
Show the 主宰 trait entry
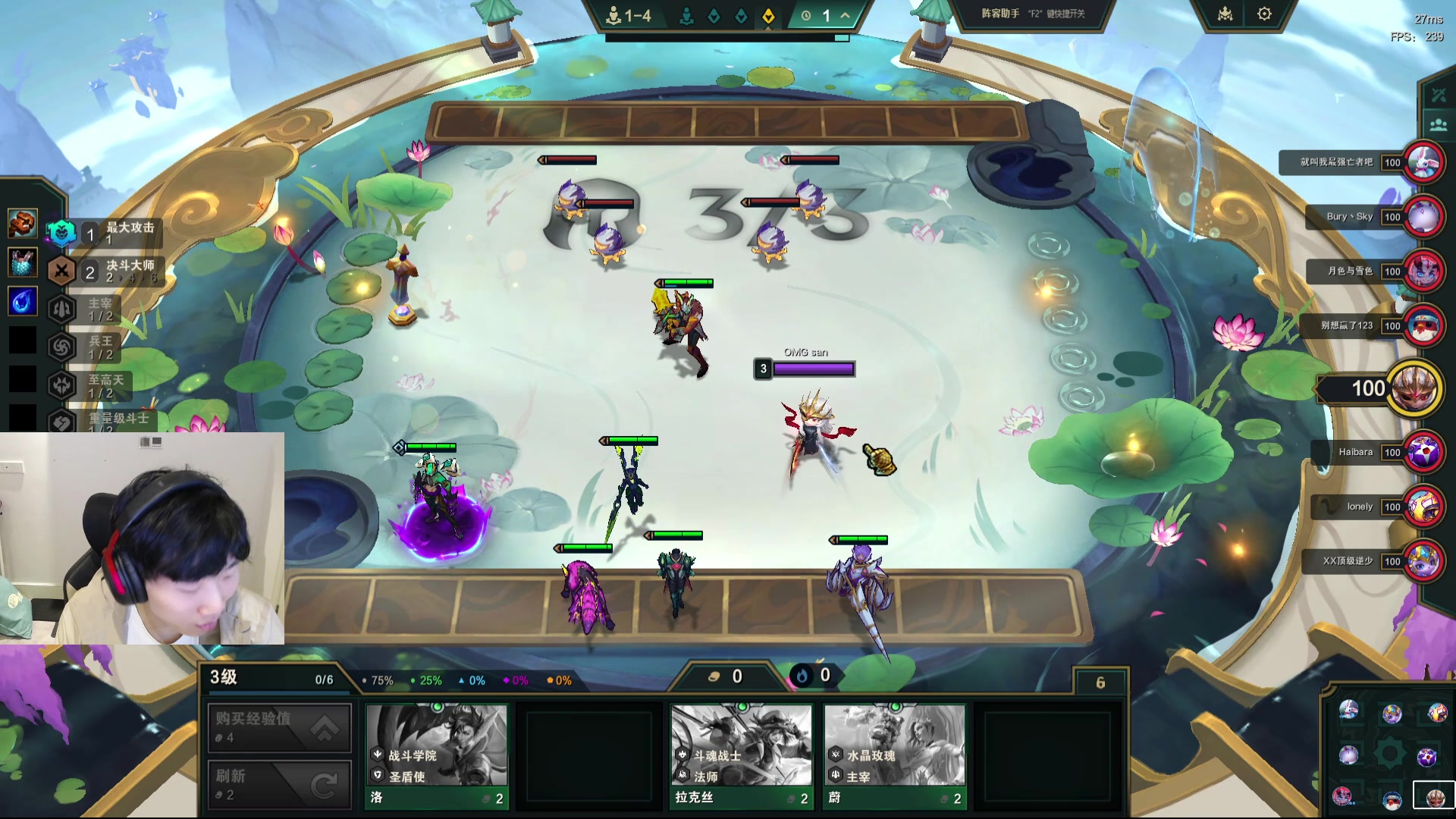[x=89, y=309]
